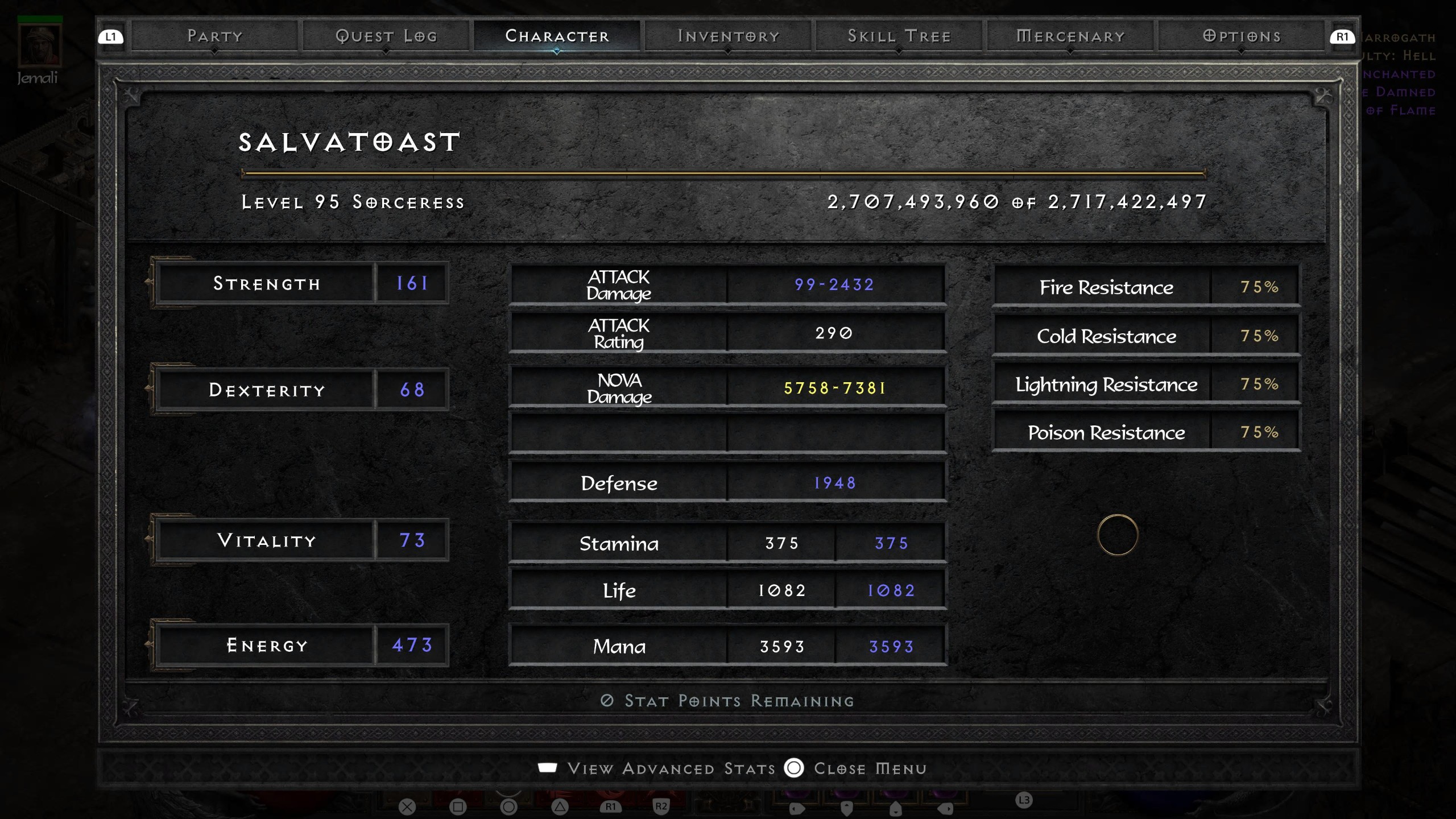Click Close Menu

870,768
